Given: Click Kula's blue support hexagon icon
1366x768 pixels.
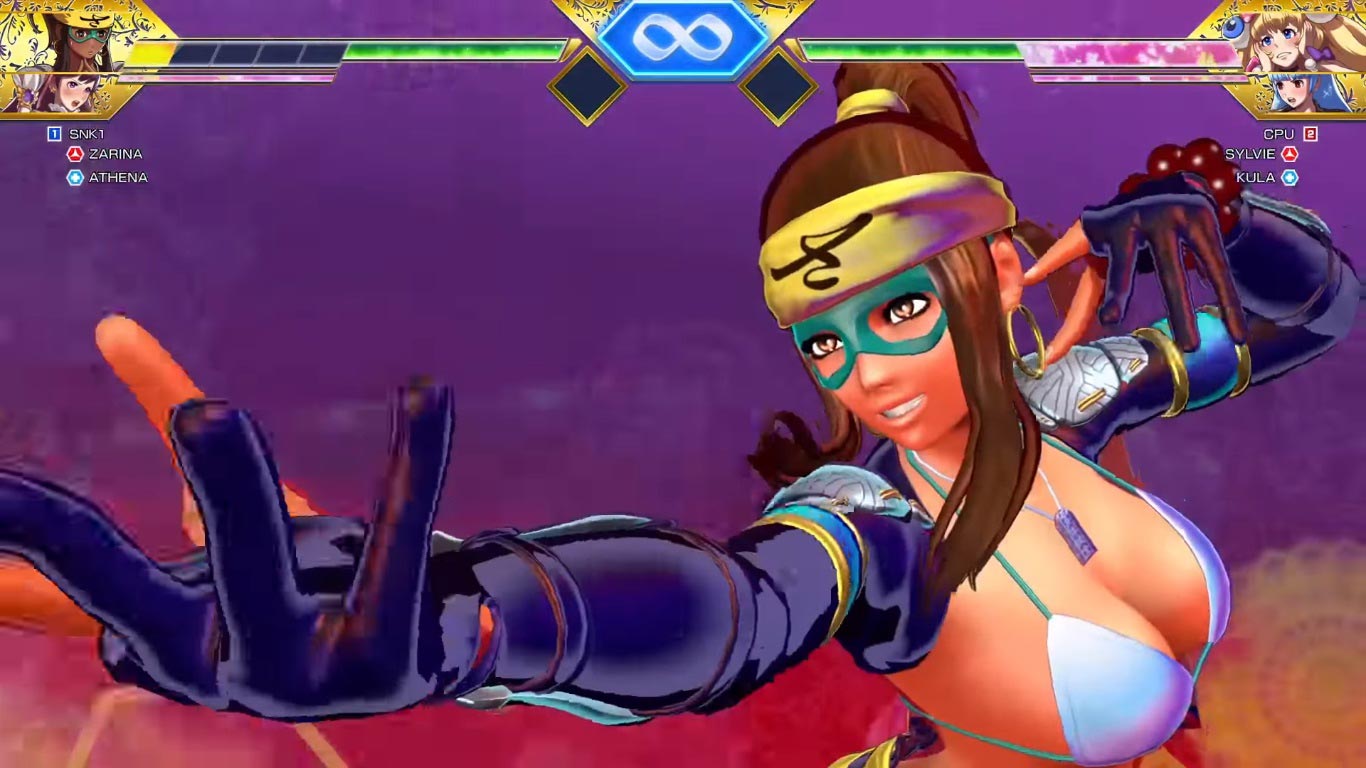Looking at the screenshot, I should pyautogui.click(x=1290, y=177).
